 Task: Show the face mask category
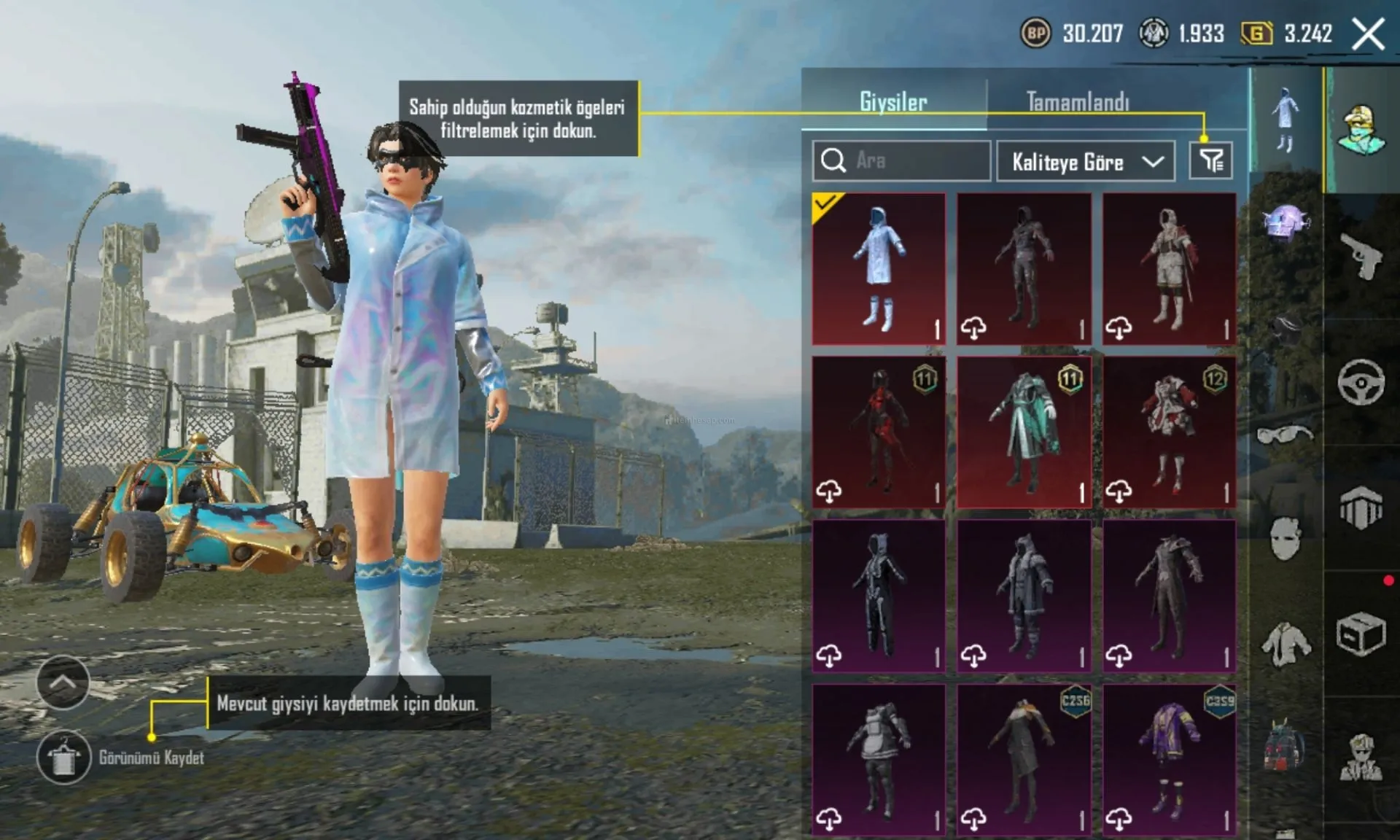[x=1285, y=538]
